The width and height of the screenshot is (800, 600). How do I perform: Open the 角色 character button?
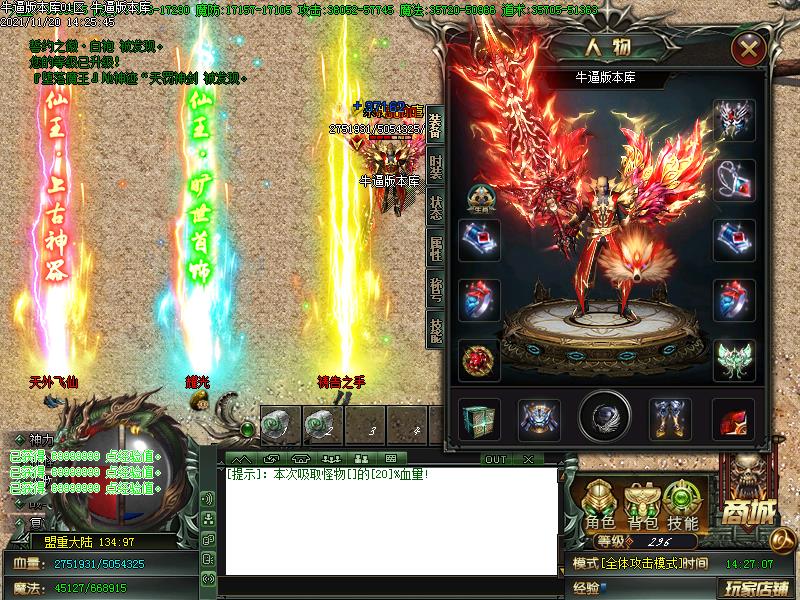(x=600, y=505)
